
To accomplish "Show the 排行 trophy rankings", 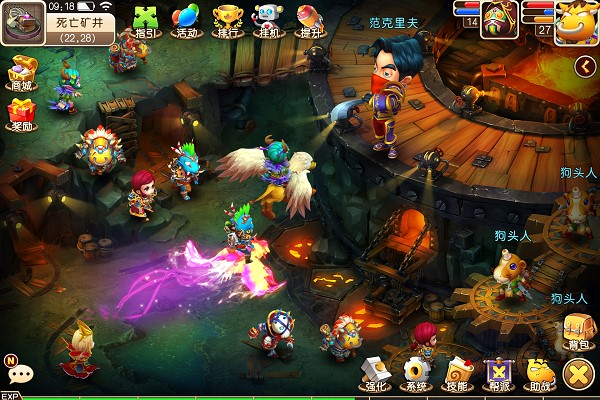I will click(x=227, y=19).
